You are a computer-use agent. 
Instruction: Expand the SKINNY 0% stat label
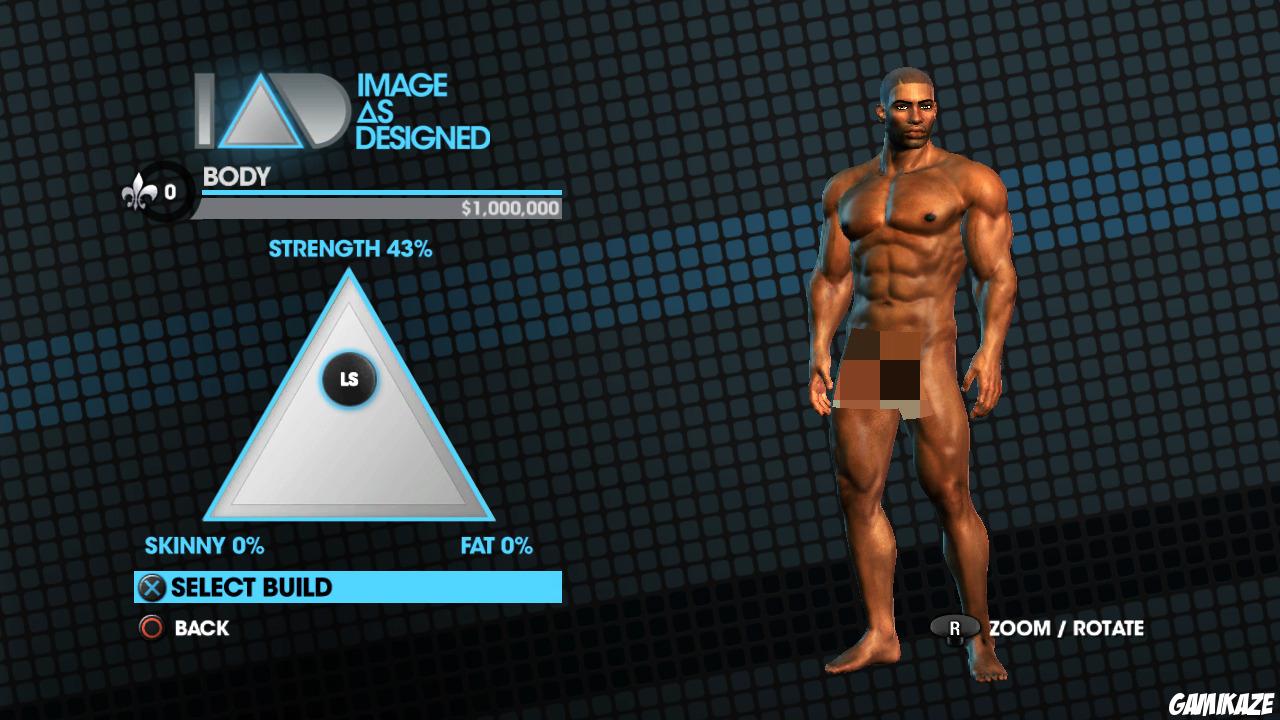click(205, 546)
